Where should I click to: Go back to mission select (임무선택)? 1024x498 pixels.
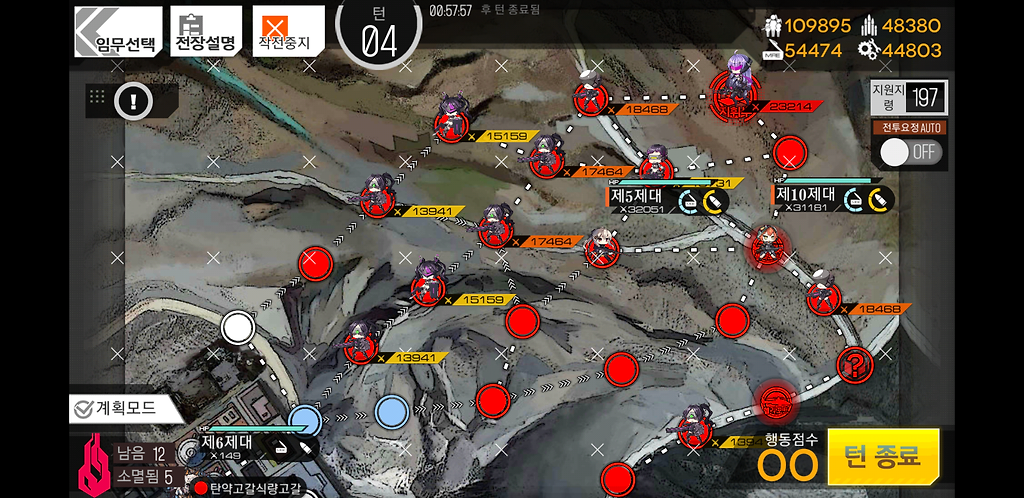pyautogui.click(x=118, y=32)
